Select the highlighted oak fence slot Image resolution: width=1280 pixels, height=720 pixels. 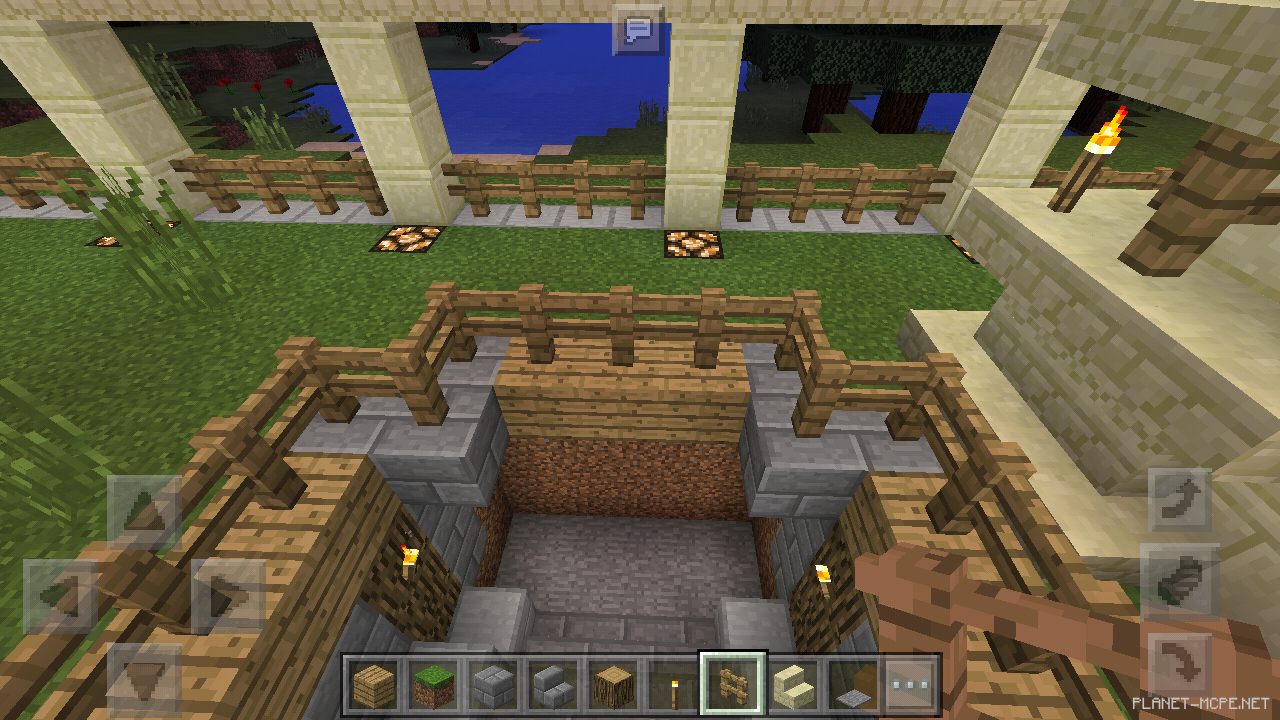[x=732, y=686]
